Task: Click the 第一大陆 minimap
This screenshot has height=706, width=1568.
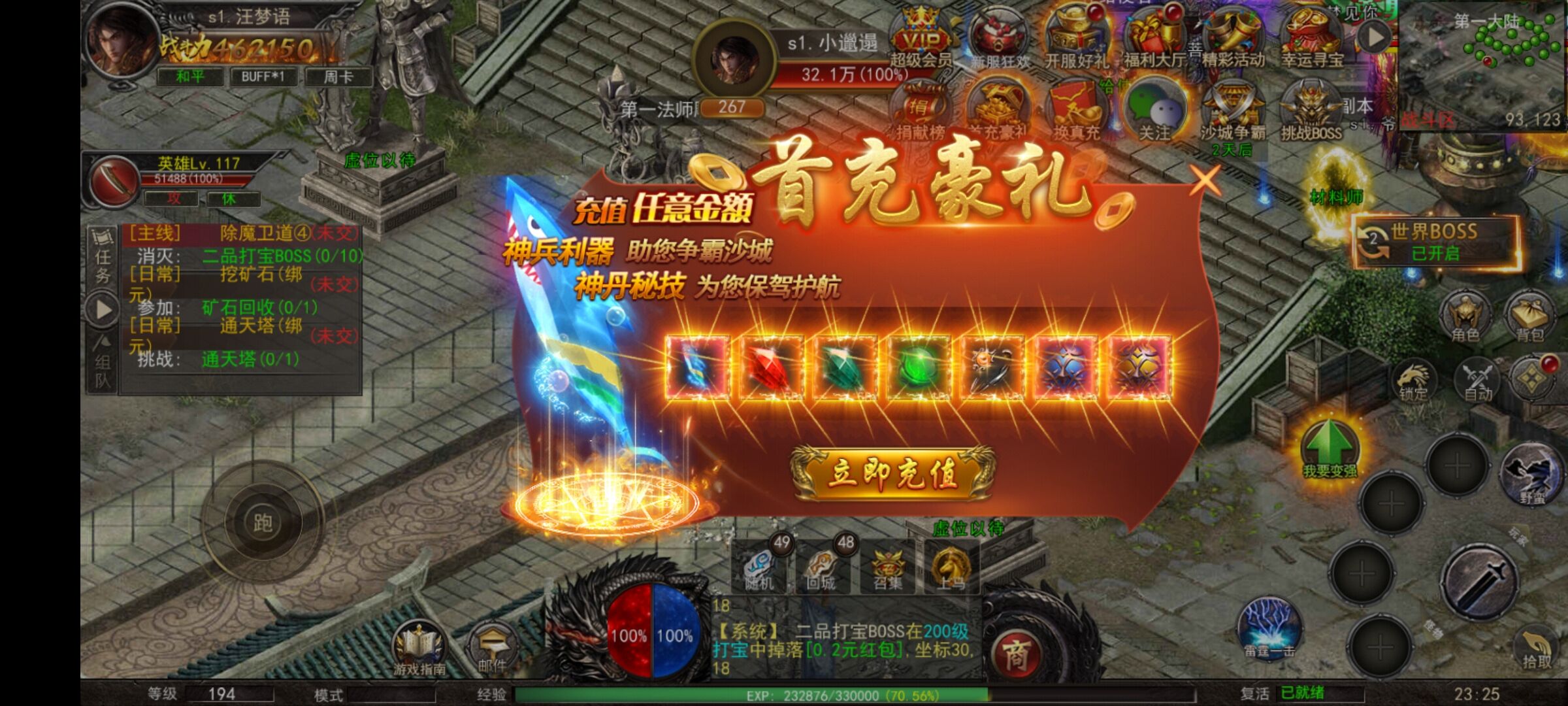Action: click(x=1482, y=65)
